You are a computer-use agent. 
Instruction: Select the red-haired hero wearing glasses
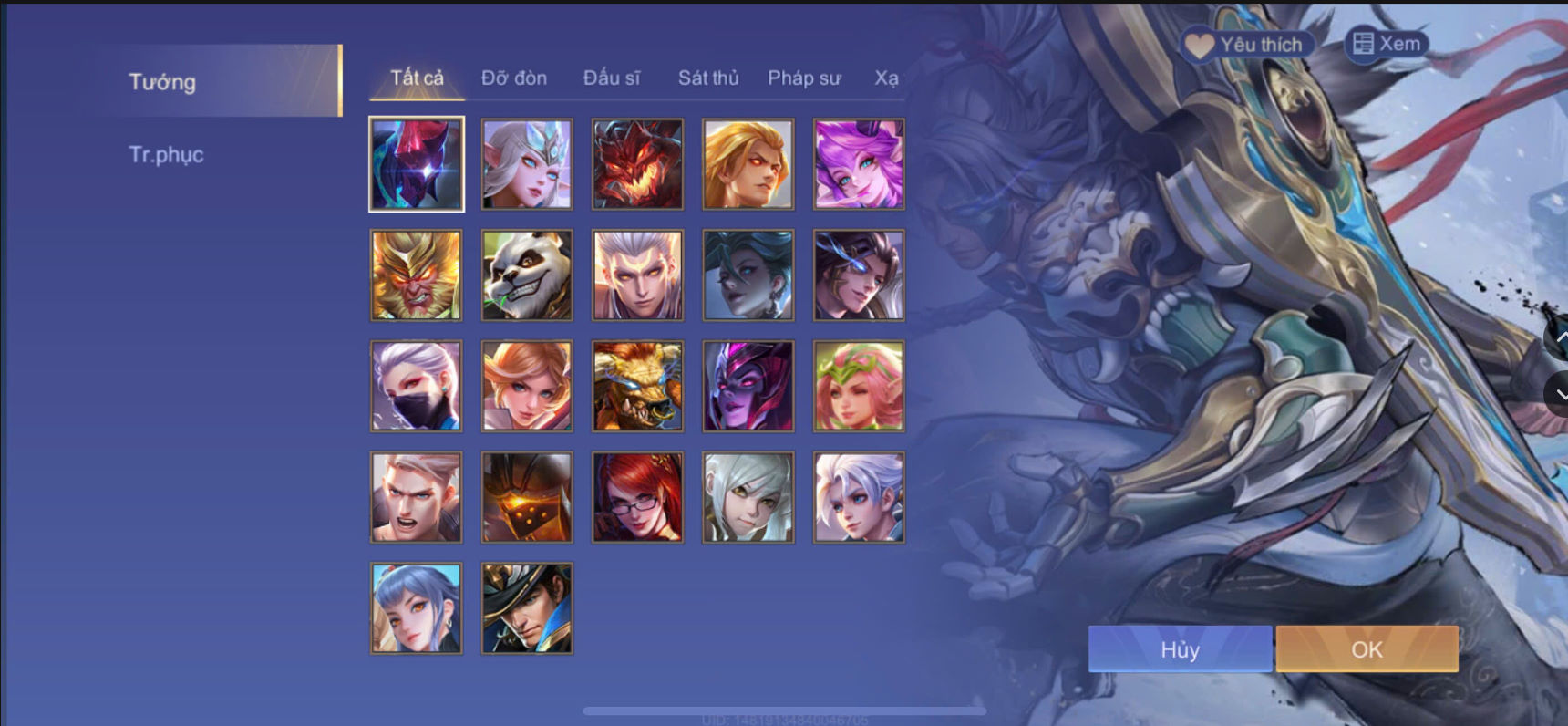(636, 495)
